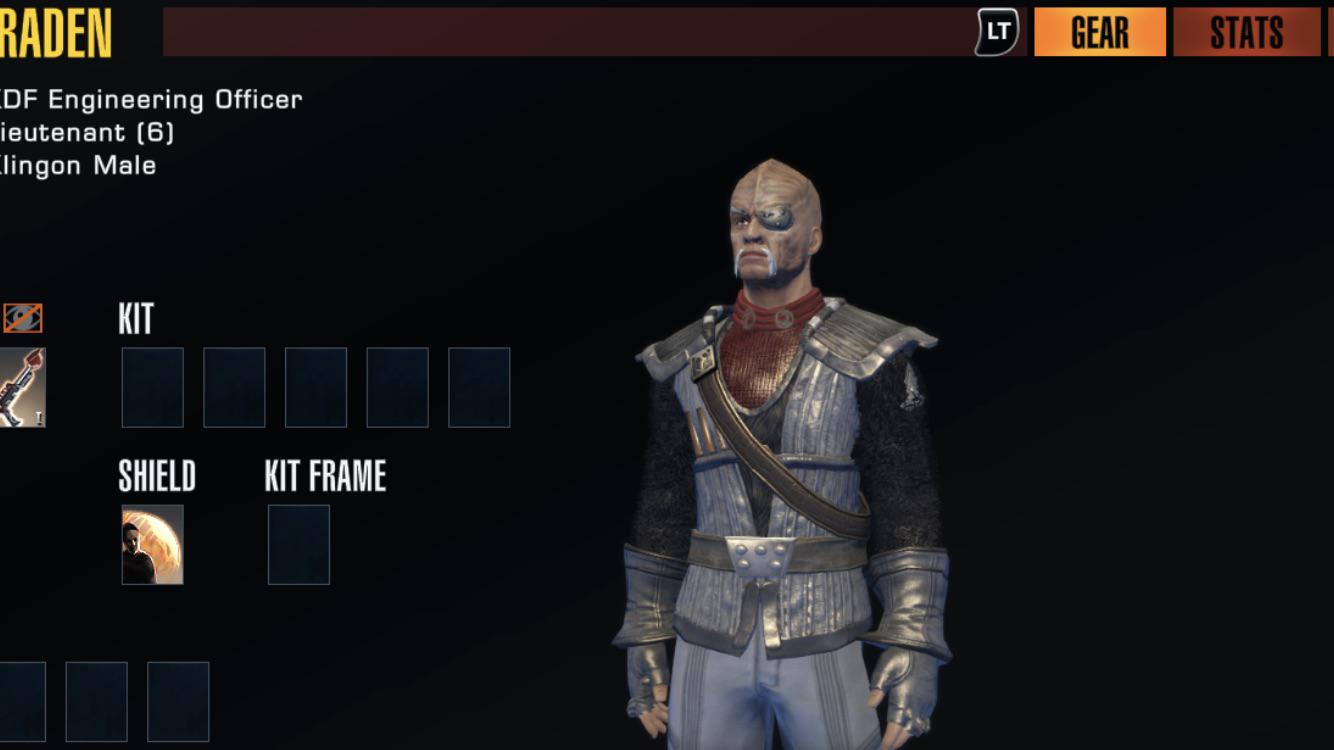This screenshot has height=750, width=1334.
Task: Open the fourth KIT slot
Action: [397, 387]
